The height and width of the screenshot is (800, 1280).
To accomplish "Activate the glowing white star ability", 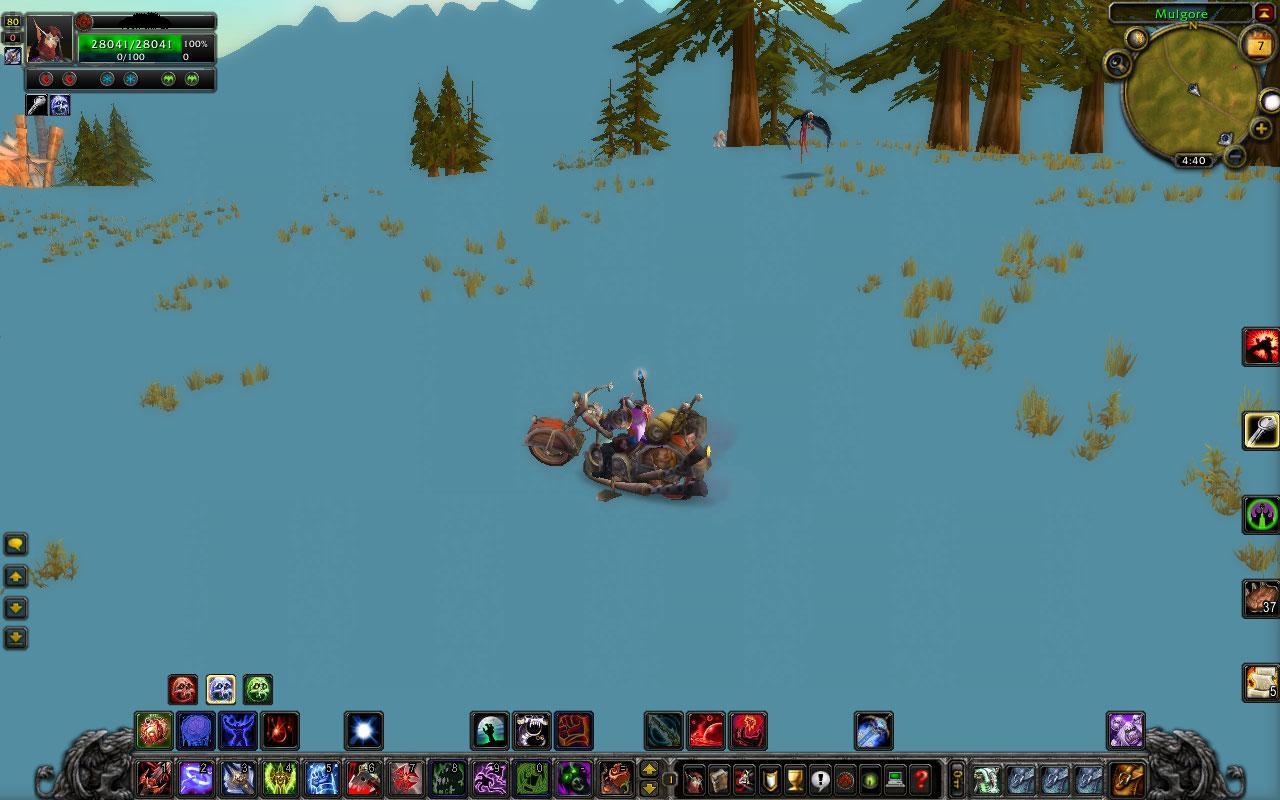I will tap(364, 731).
